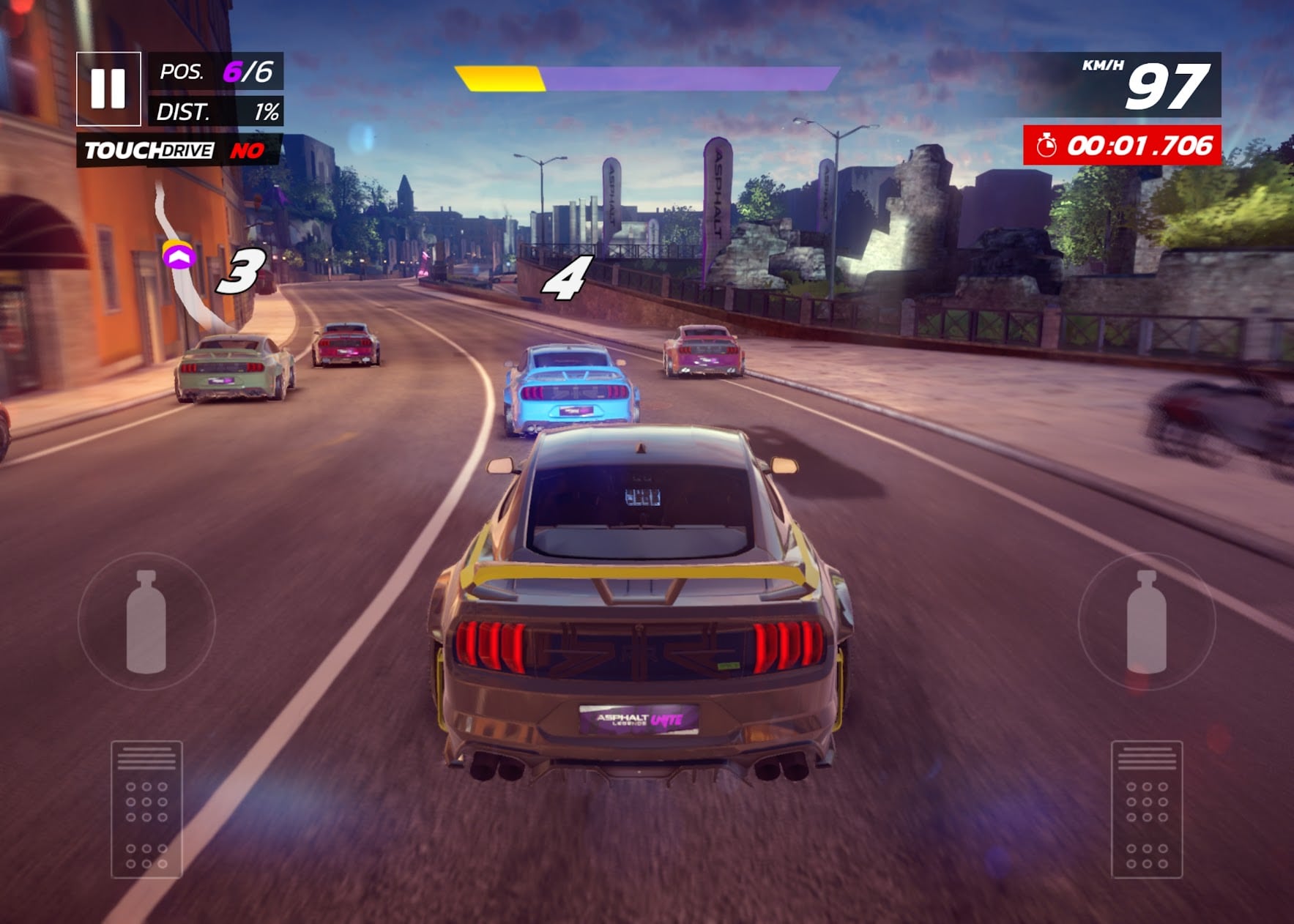This screenshot has width=1294, height=924.
Task: Hit the right-hand drift pedal
Action: (x=1146, y=809)
